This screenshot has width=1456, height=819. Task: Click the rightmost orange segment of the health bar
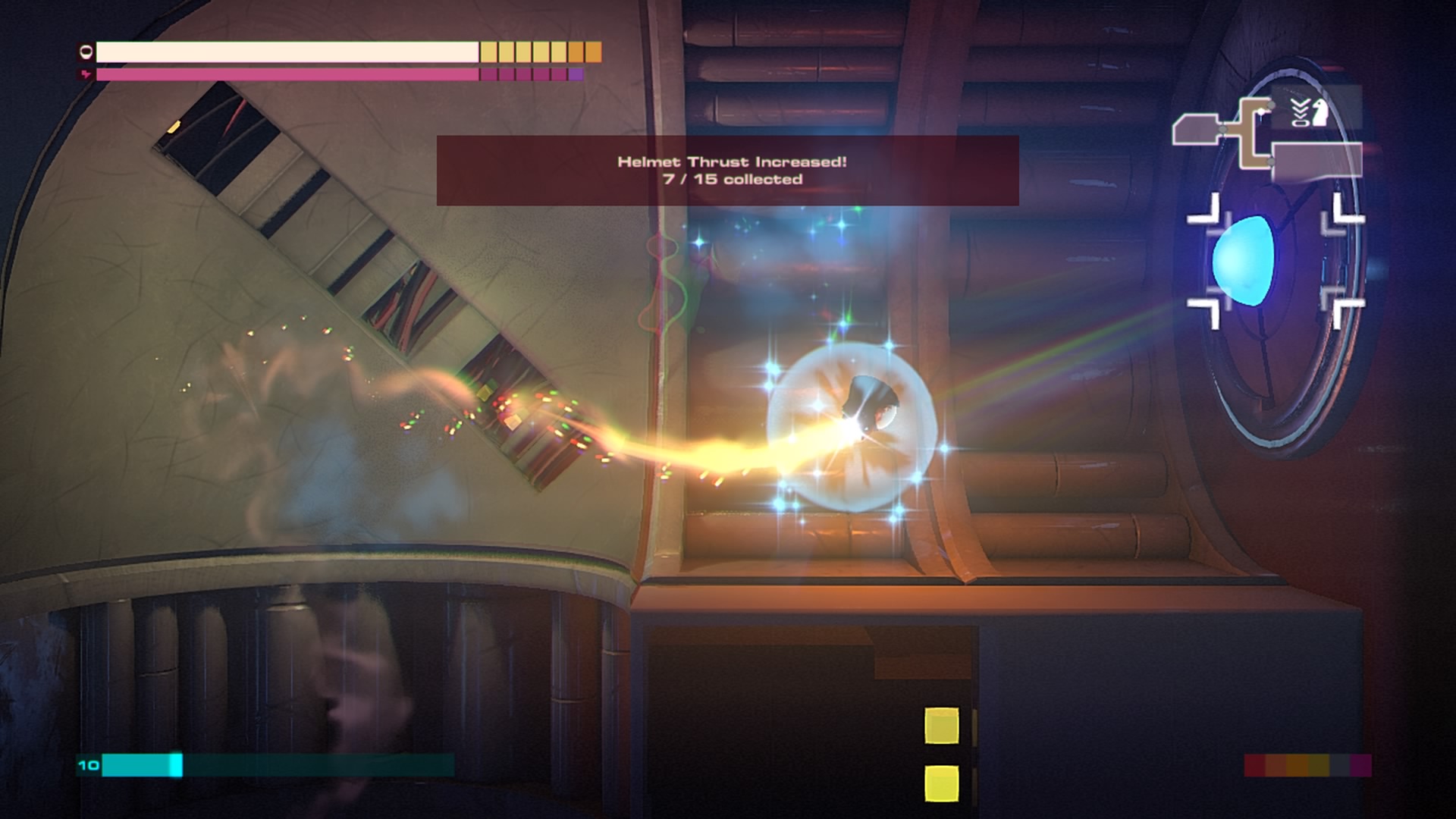pyautogui.click(x=592, y=52)
